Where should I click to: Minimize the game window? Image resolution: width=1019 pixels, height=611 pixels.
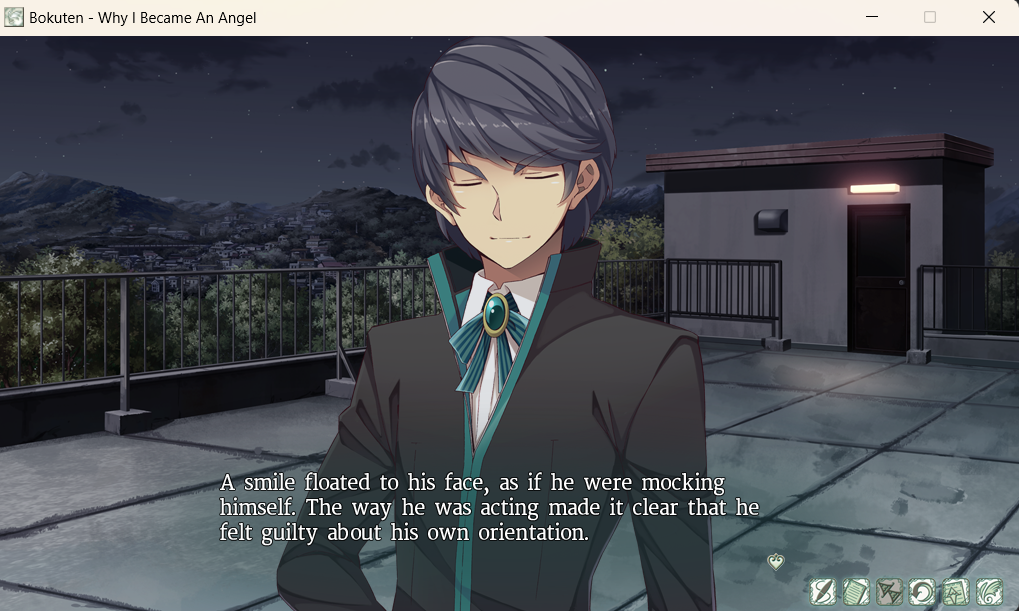click(872, 17)
